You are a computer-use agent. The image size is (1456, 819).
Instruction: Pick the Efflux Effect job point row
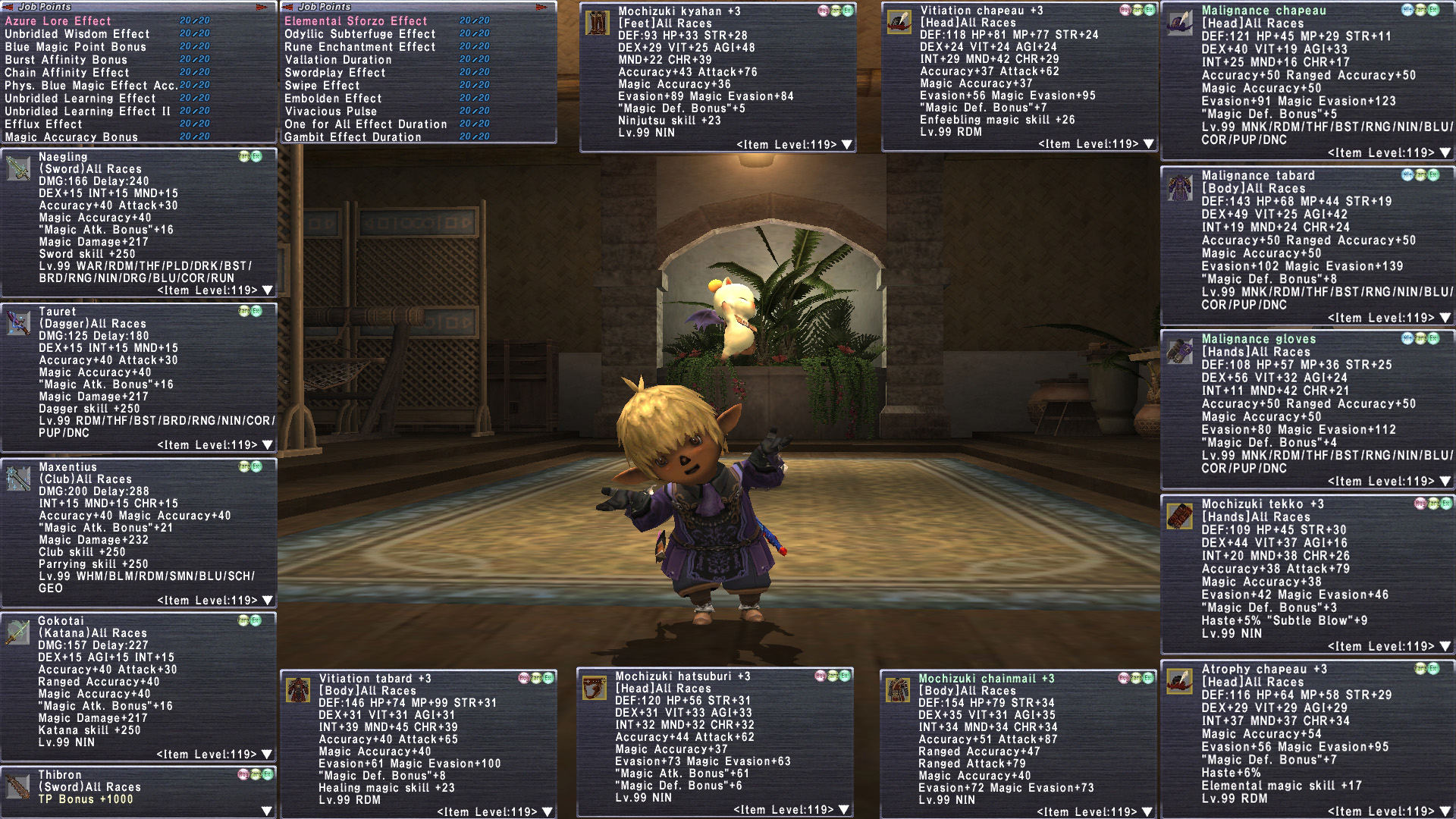43,124
